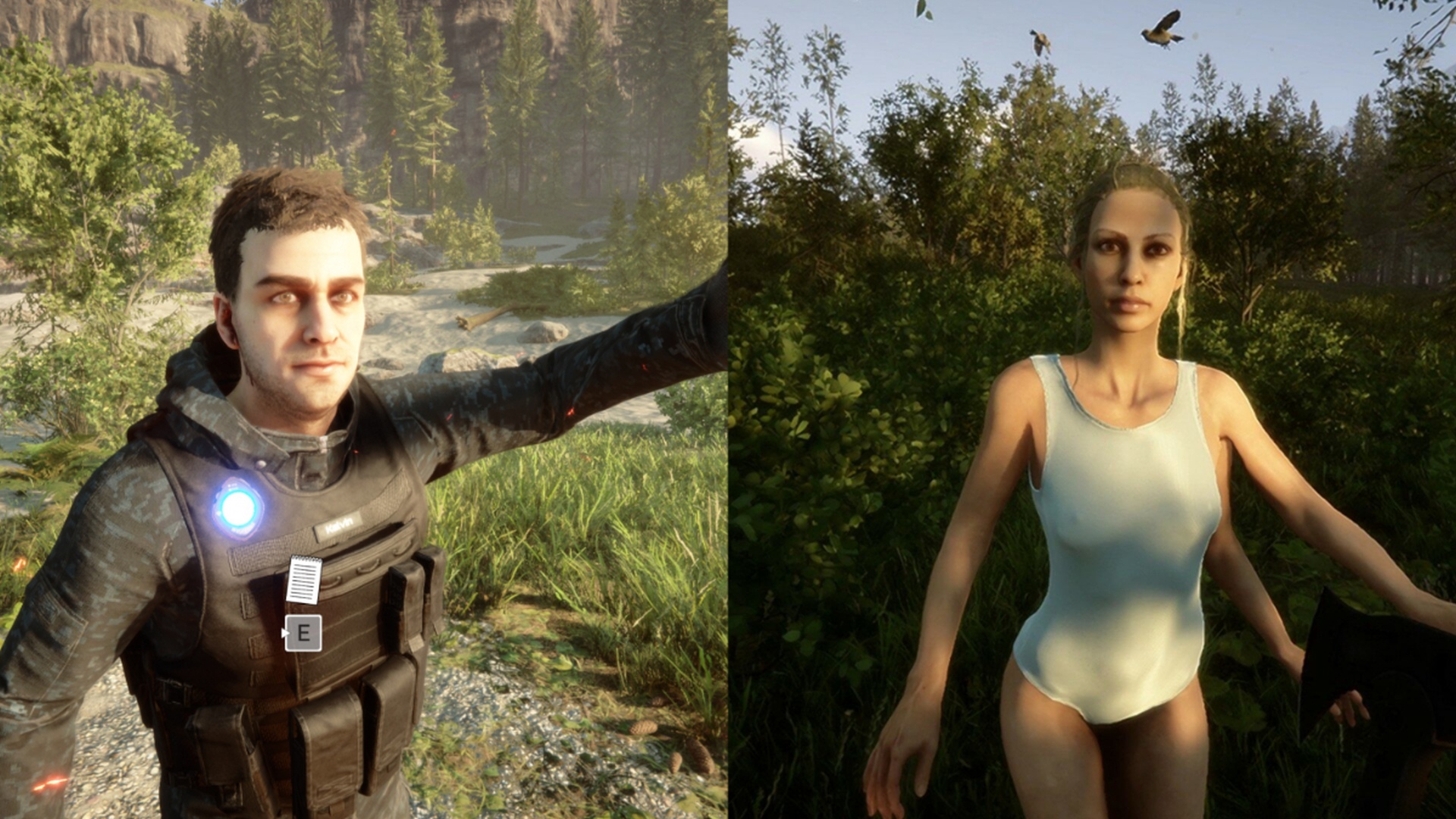This screenshot has height=819, width=1456.
Task: Click the white cursor arrow pointer
Action: (x=284, y=632)
